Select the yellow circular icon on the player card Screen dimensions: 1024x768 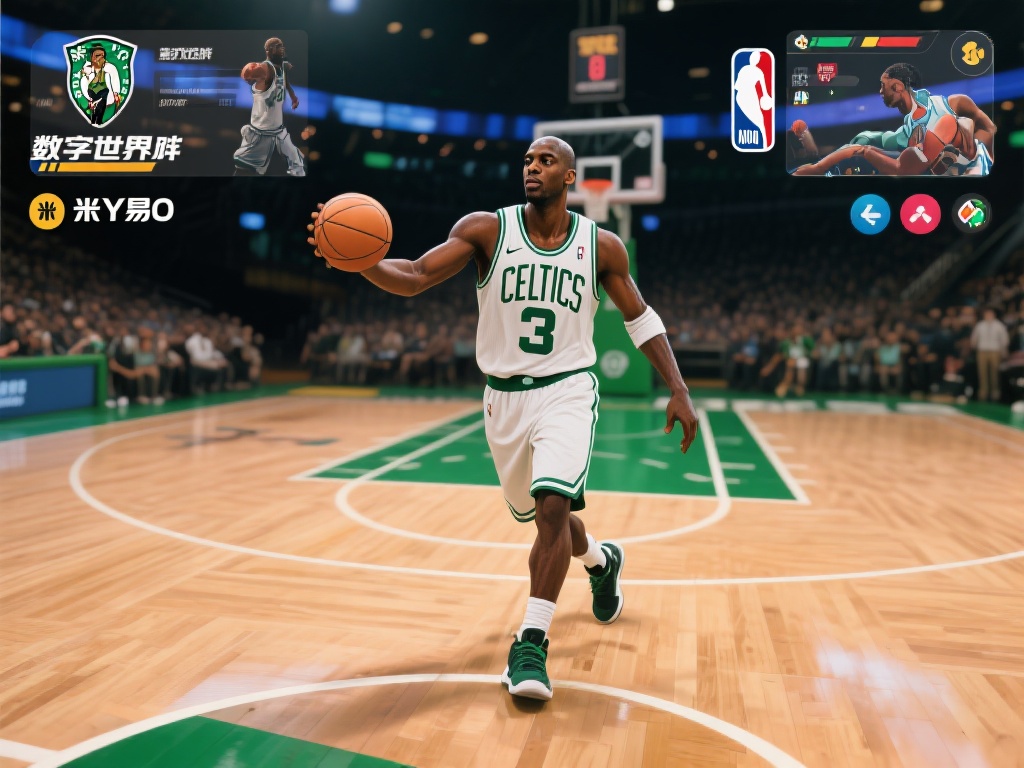pos(971,54)
